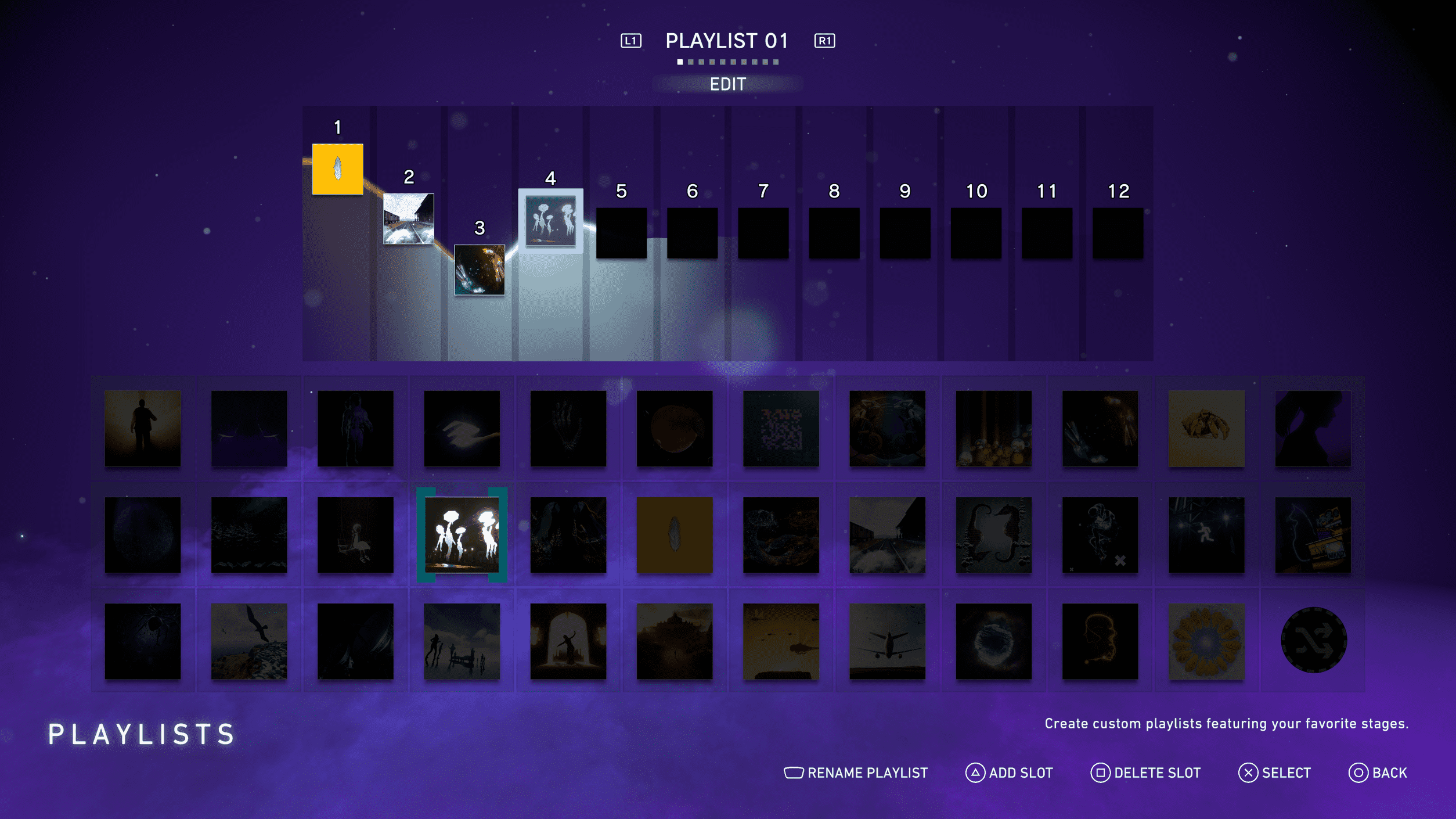This screenshot has height=819, width=1456.
Task: Select the girl on swing stage thumbnail
Action: click(355, 535)
